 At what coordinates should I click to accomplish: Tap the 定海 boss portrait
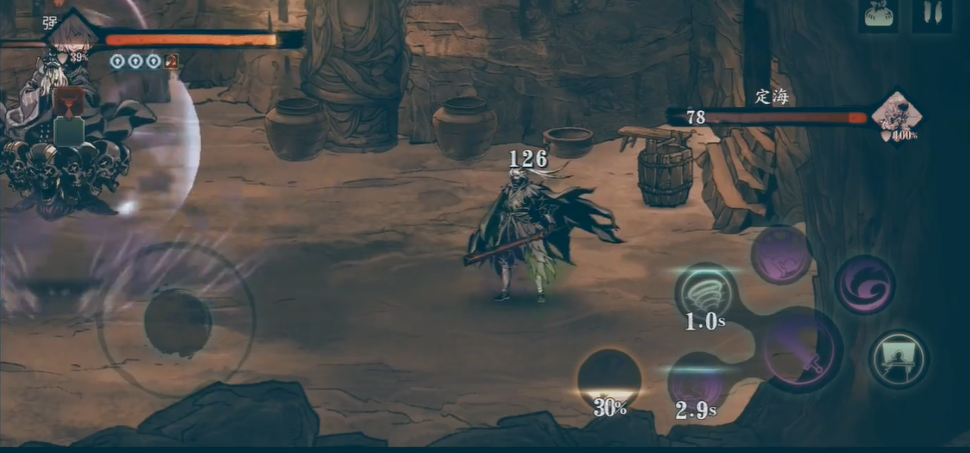coord(896,116)
